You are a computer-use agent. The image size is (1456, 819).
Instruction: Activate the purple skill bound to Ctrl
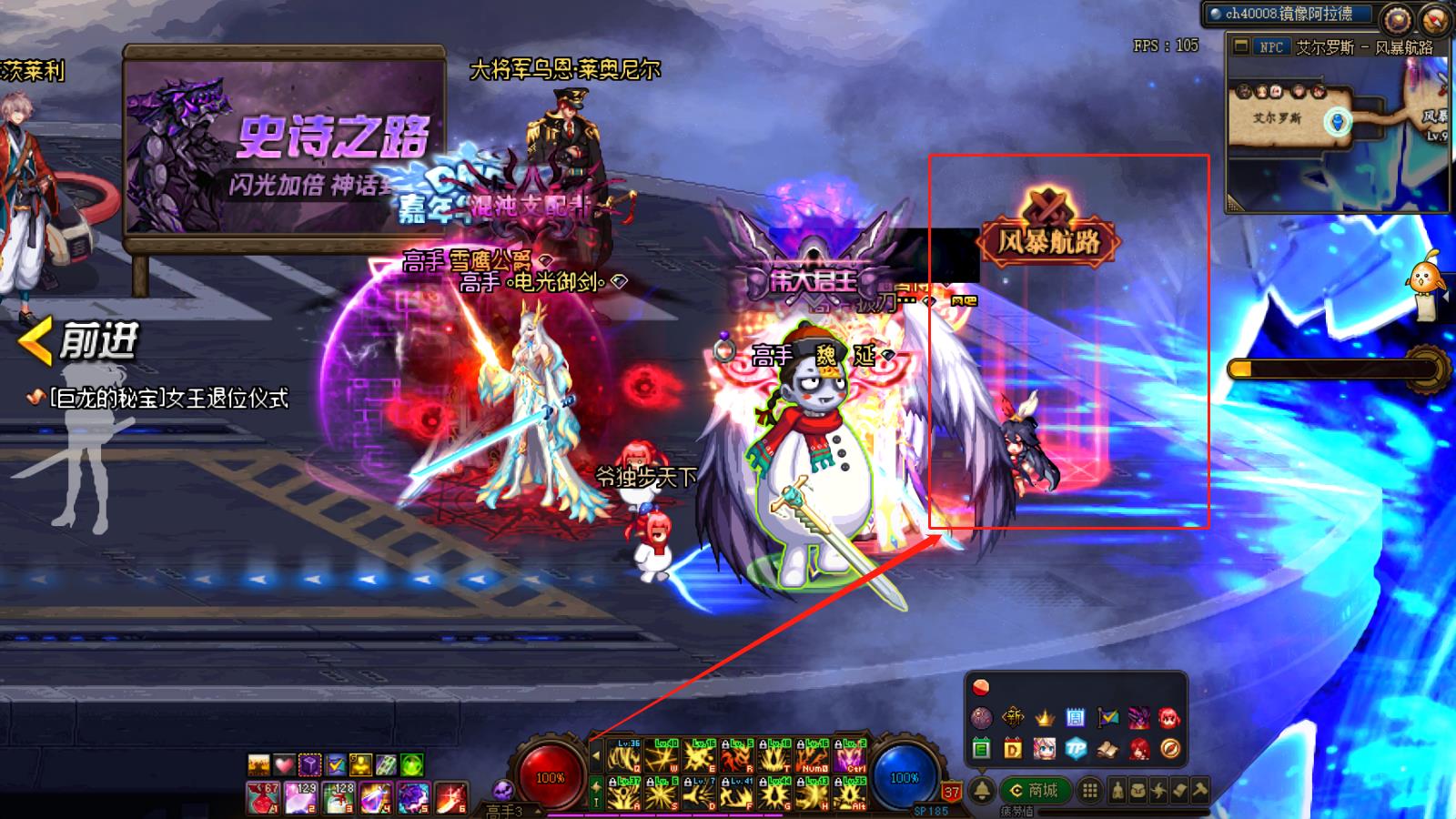850,758
